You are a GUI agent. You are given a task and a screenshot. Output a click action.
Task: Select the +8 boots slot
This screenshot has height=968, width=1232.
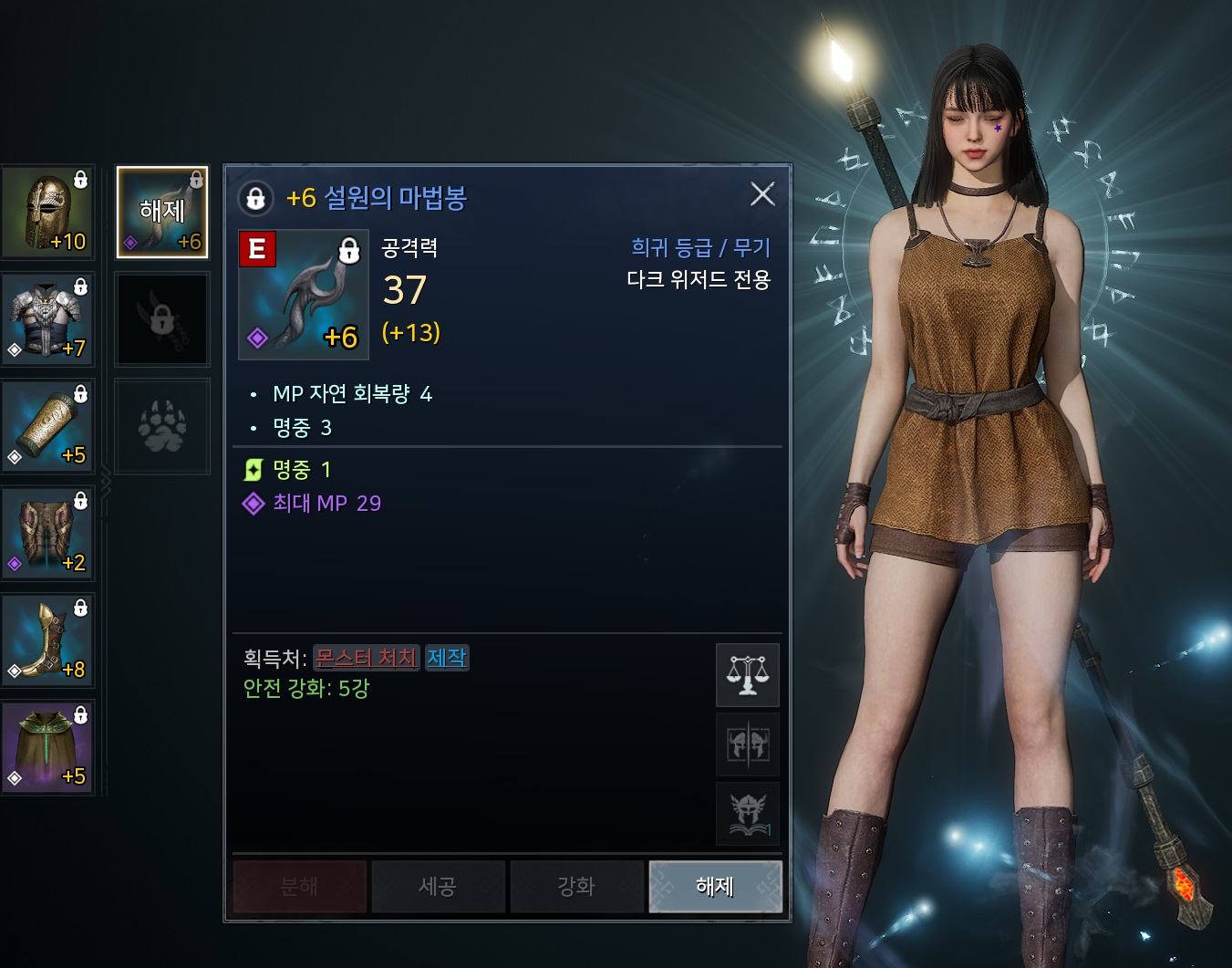[x=47, y=640]
